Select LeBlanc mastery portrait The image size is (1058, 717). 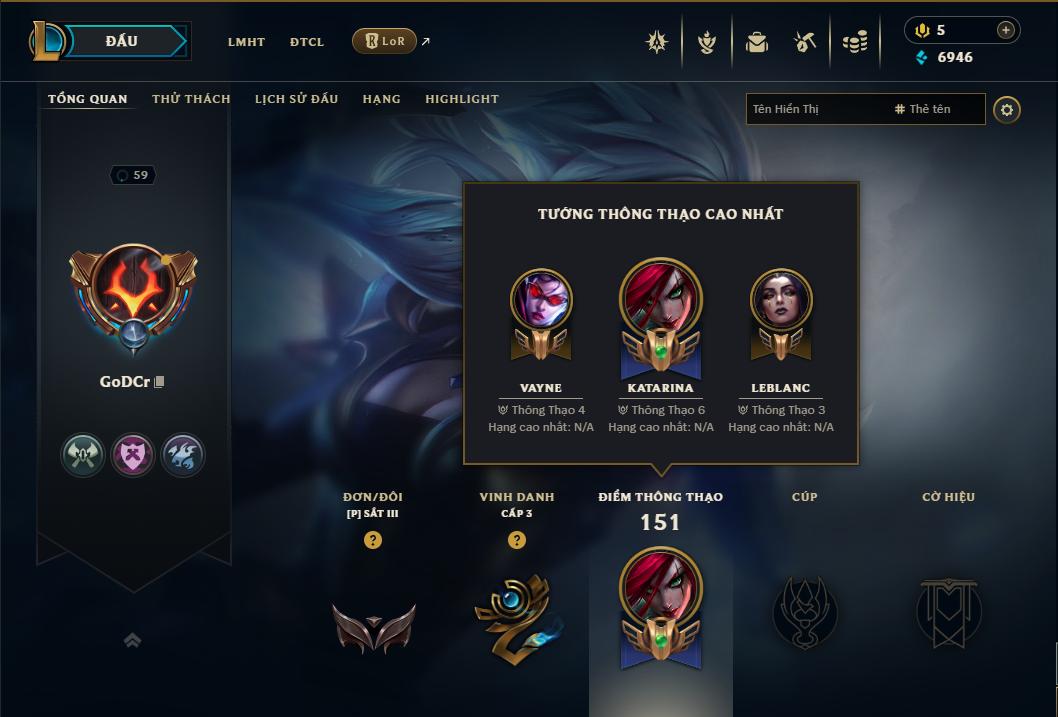[x=781, y=300]
